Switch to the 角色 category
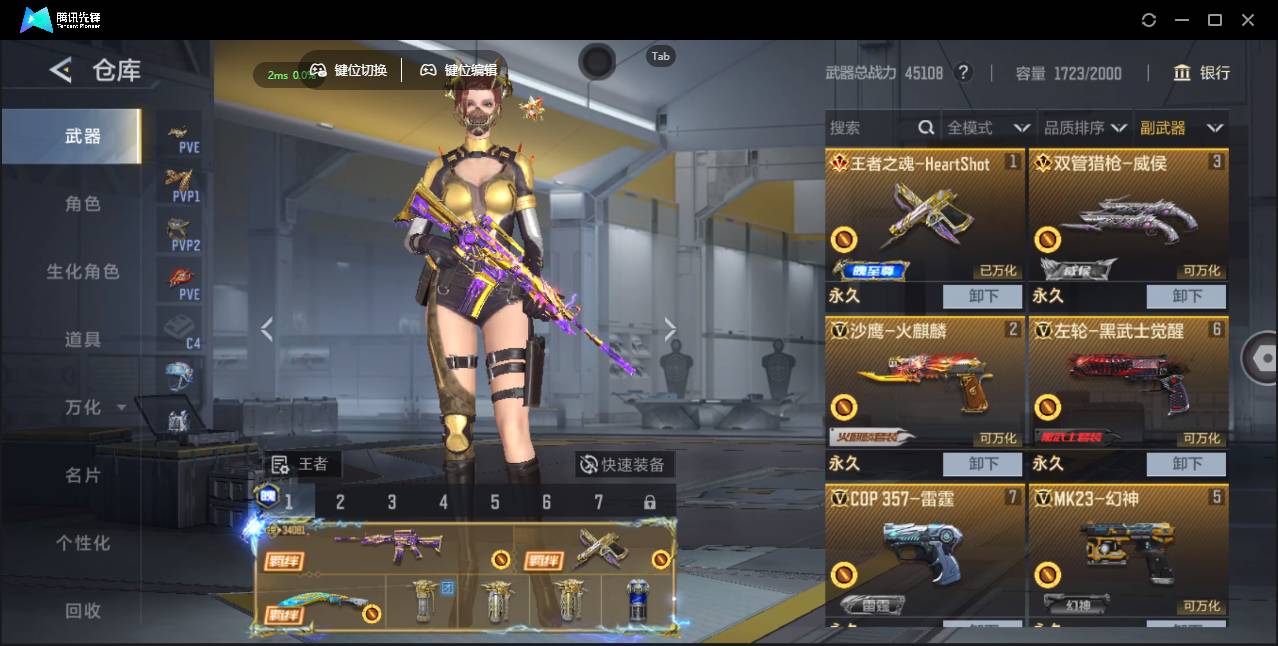Viewport: 1278px width, 646px height. click(83, 204)
